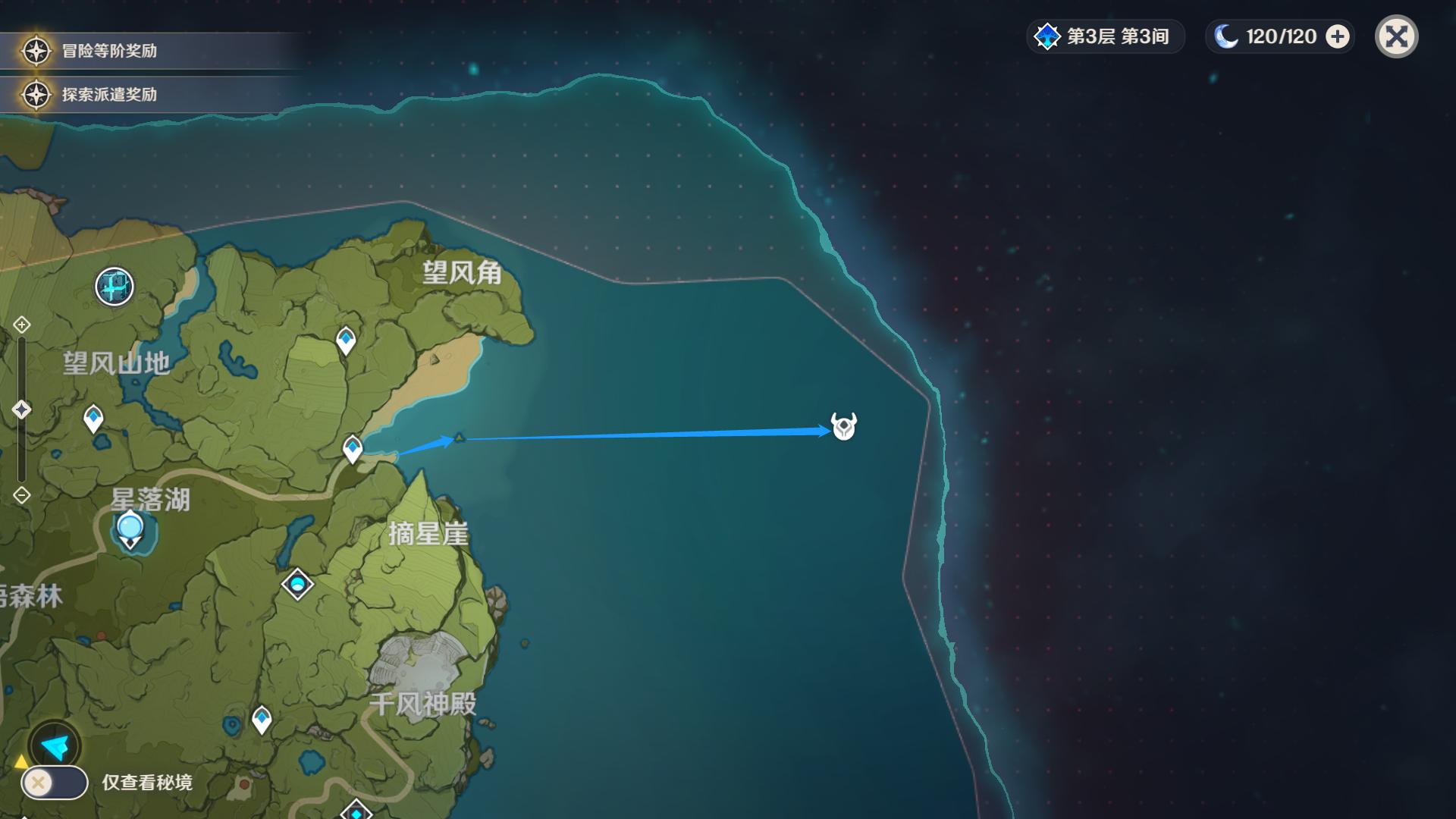
Task: Click the map zoom slider handle
Action: 21,409
